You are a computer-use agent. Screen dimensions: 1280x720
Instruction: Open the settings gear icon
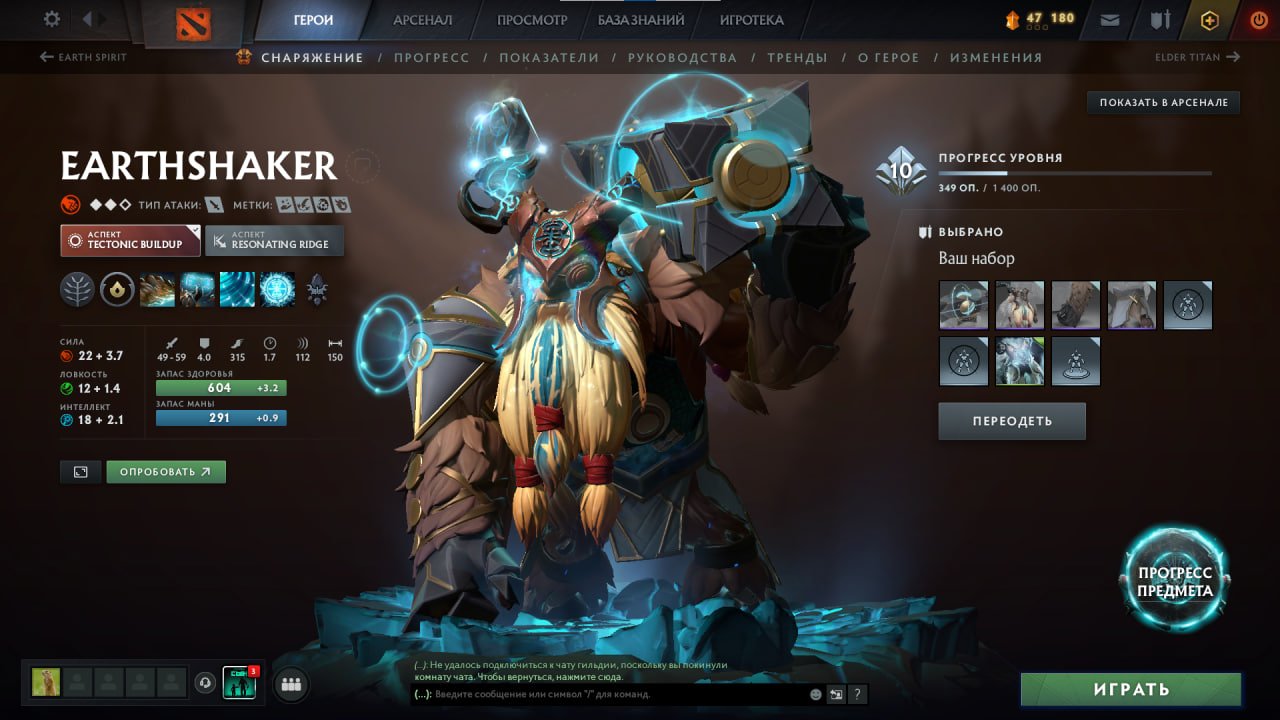click(x=53, y=18)
